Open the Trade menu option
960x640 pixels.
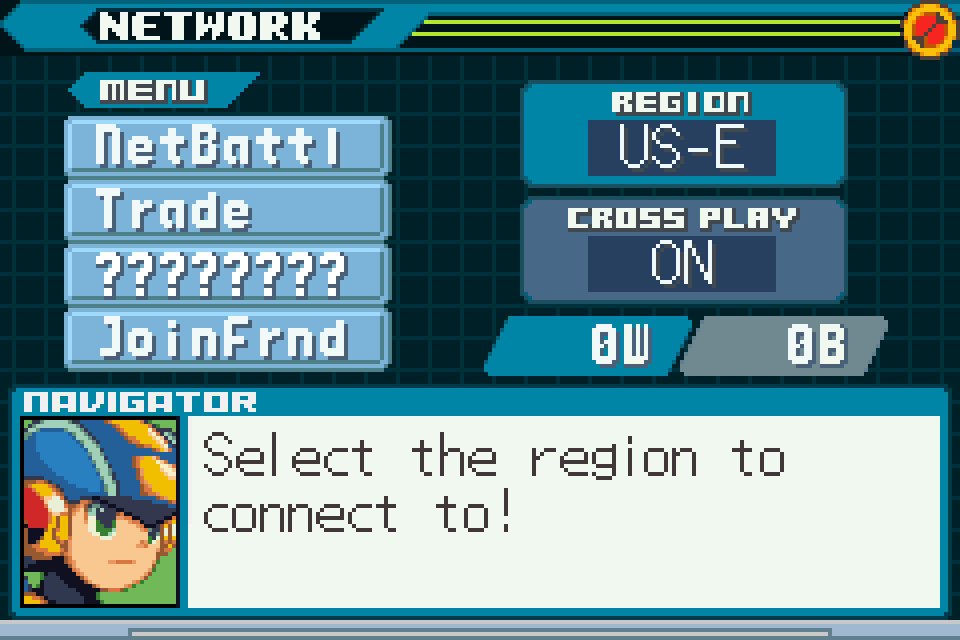pos(225,210)
